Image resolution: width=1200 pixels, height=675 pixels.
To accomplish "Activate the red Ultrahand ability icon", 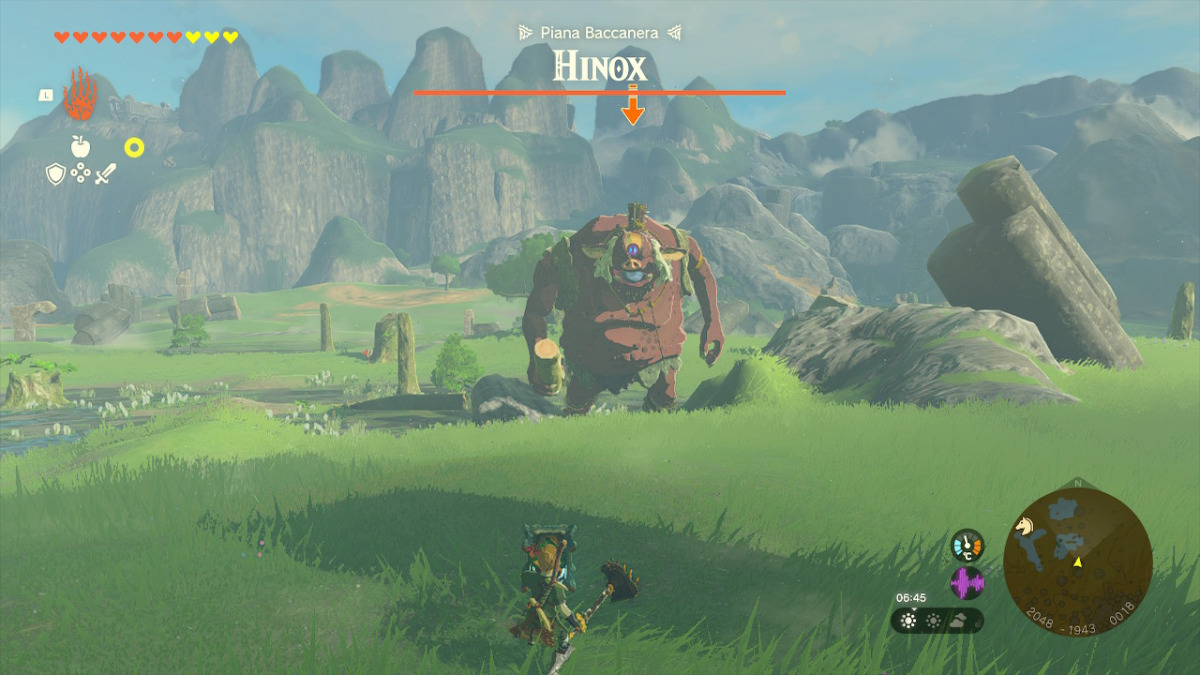I will [80, 95].
